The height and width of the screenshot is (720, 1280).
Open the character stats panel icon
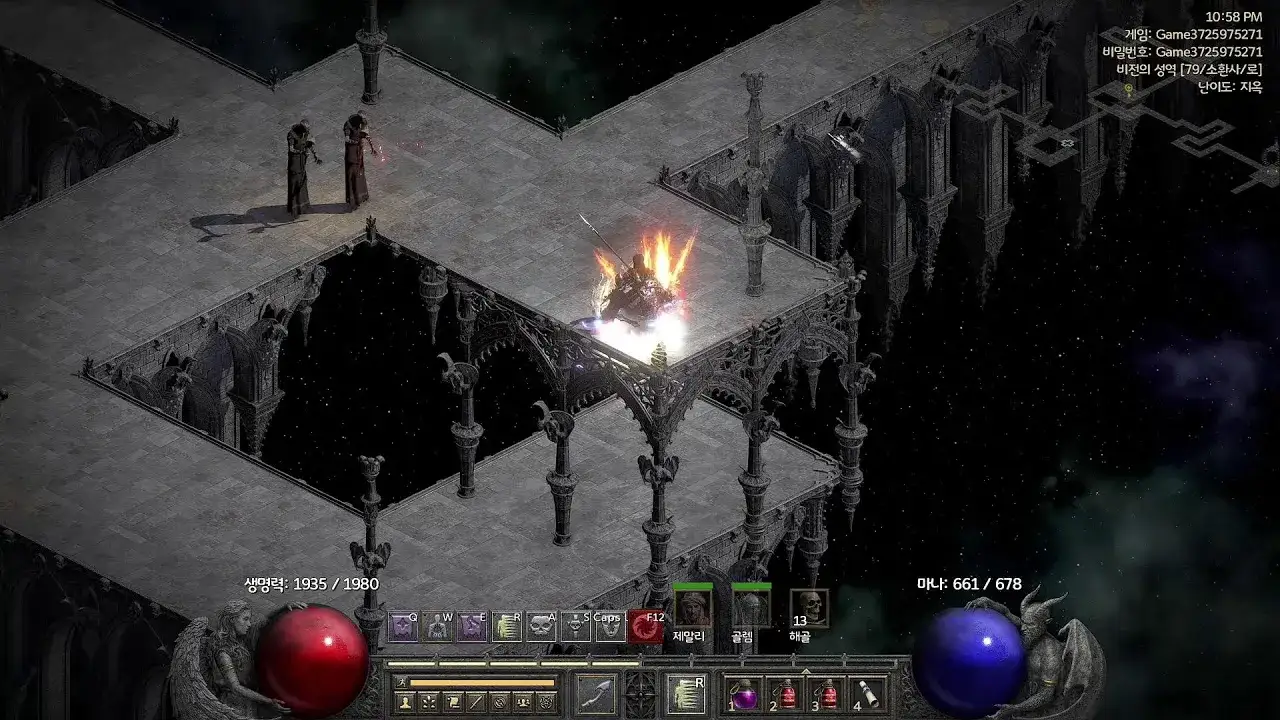click(x=405, y=701)
